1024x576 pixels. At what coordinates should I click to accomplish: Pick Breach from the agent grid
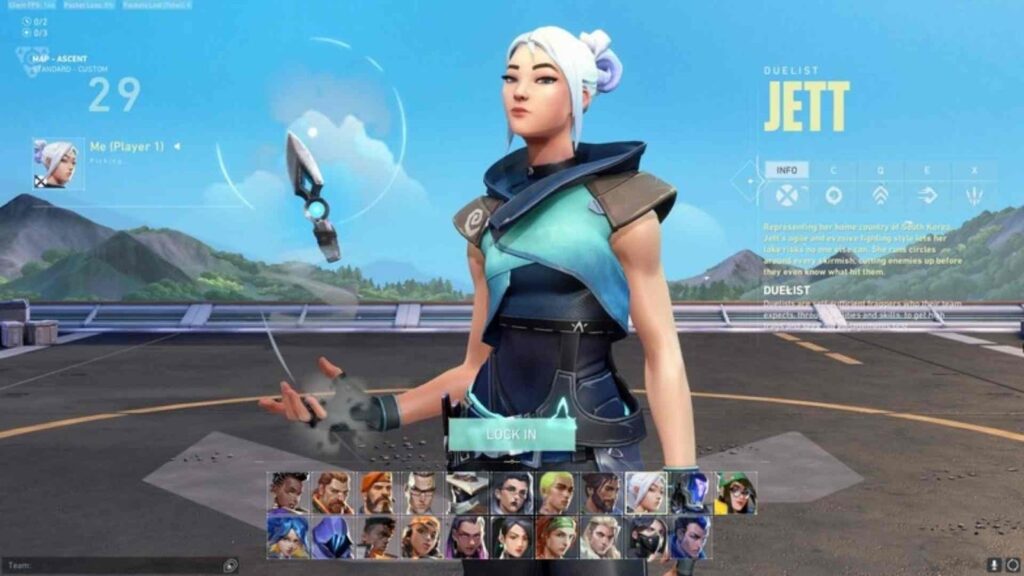pos(332,492)
